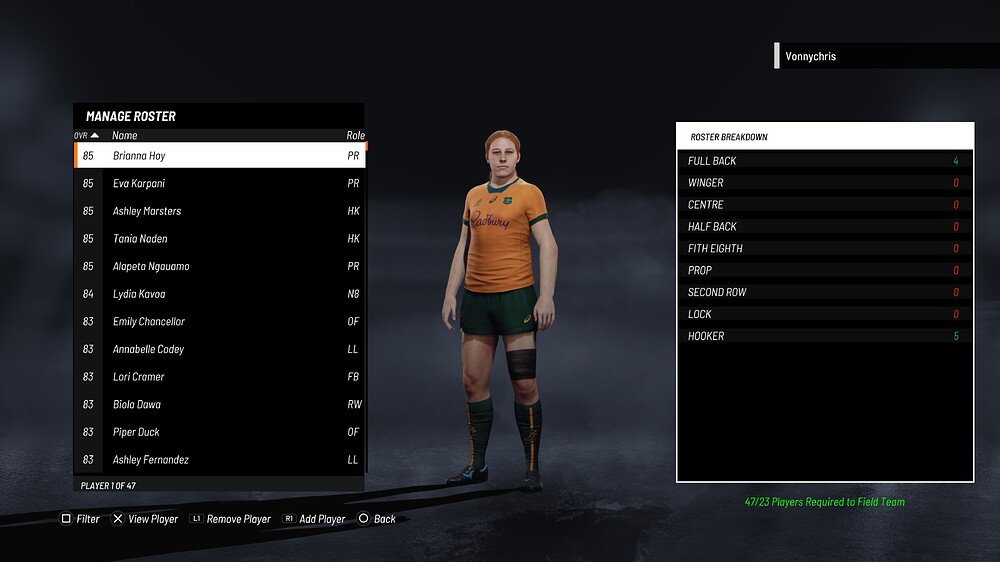Screen dimensions: 1000x562
Task: Sort roster by the OVR column header
Action: pos(86,135)
